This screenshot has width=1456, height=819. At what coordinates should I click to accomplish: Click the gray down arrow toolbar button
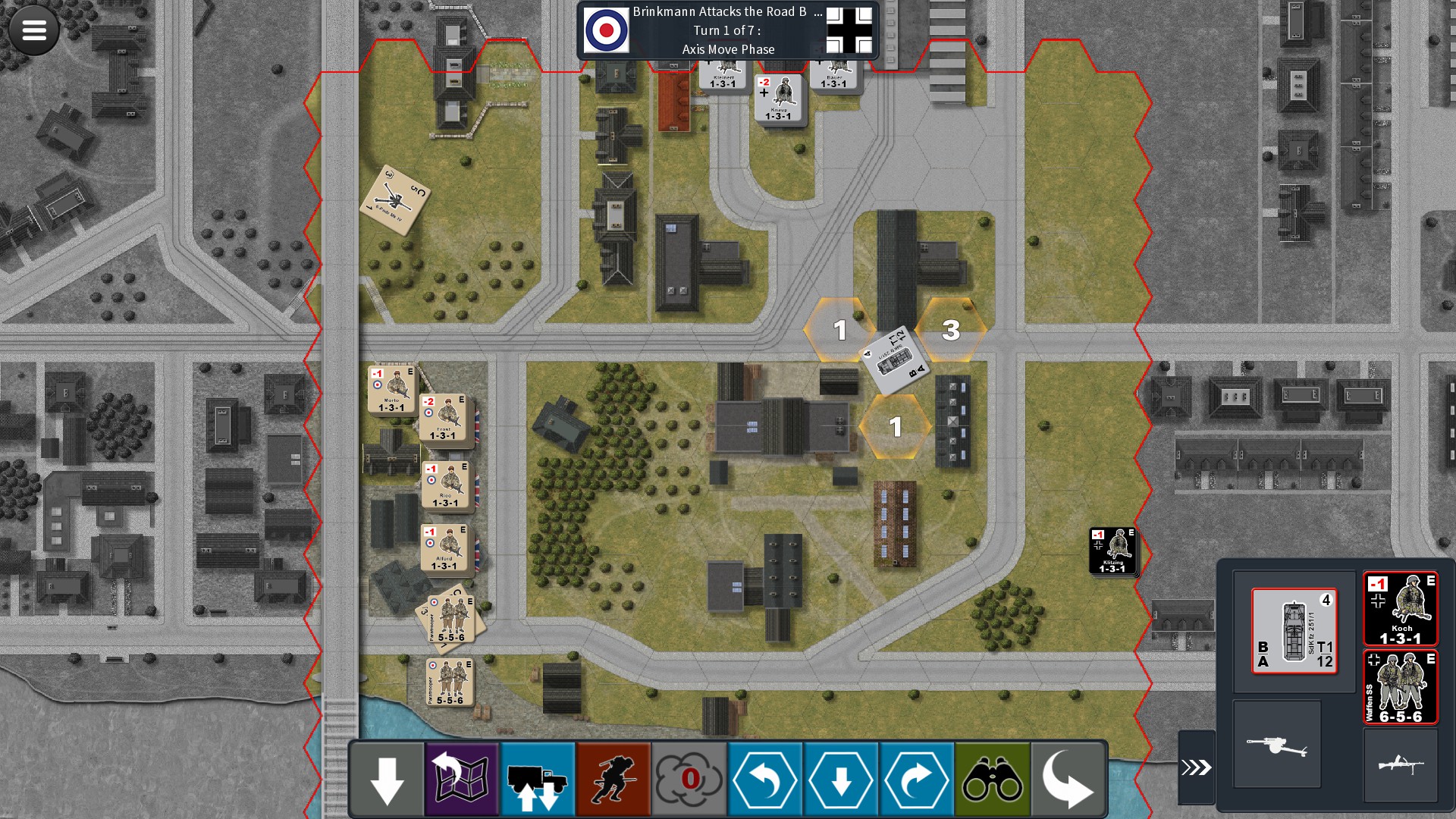click(387, 780)
